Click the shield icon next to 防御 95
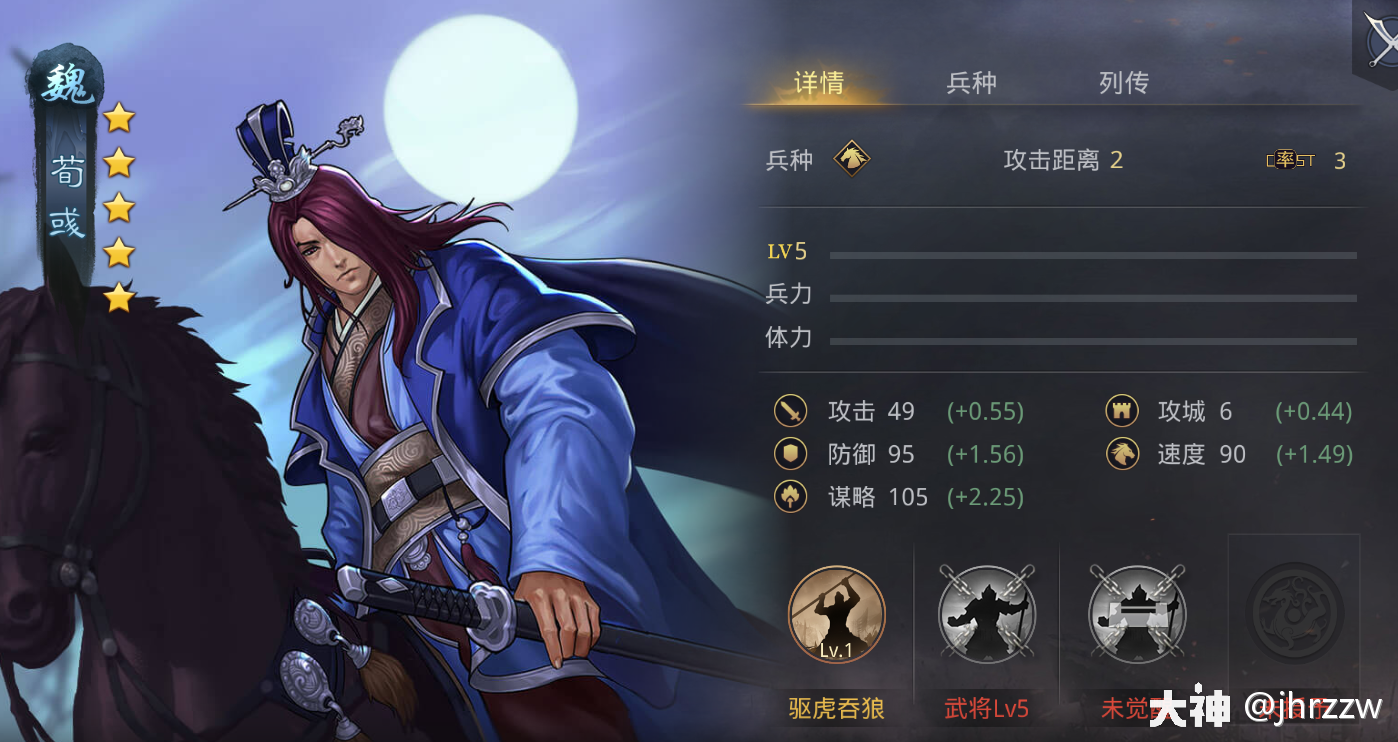 tap(790, 453)
